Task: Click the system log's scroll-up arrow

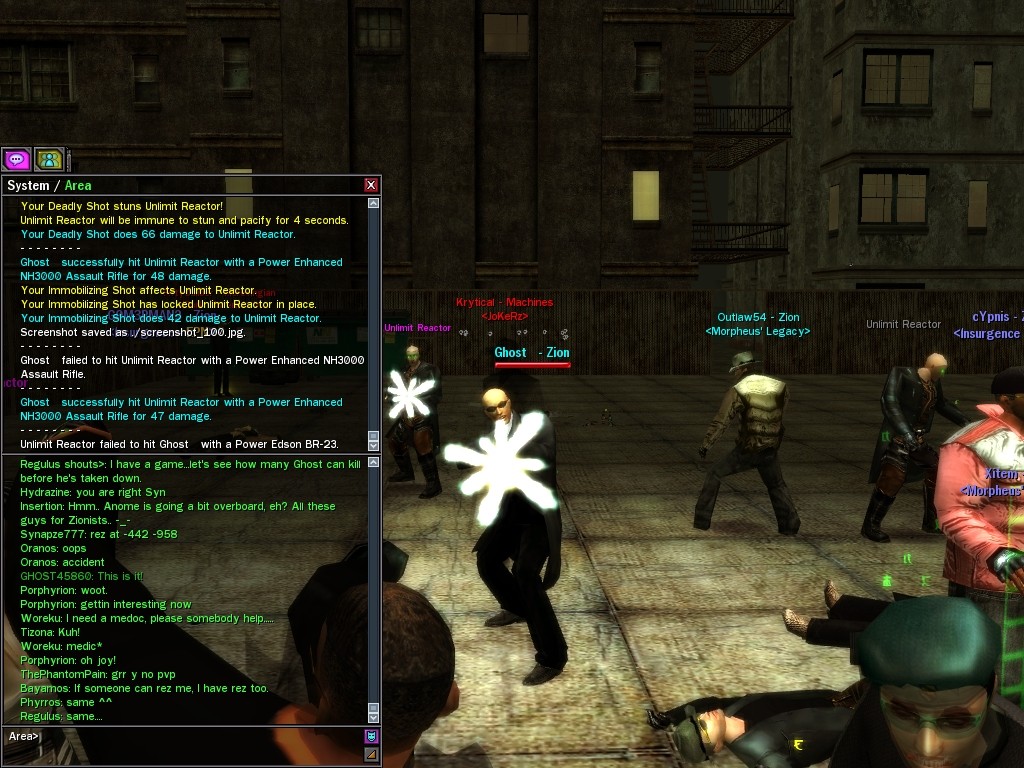Action: [374, 203]
